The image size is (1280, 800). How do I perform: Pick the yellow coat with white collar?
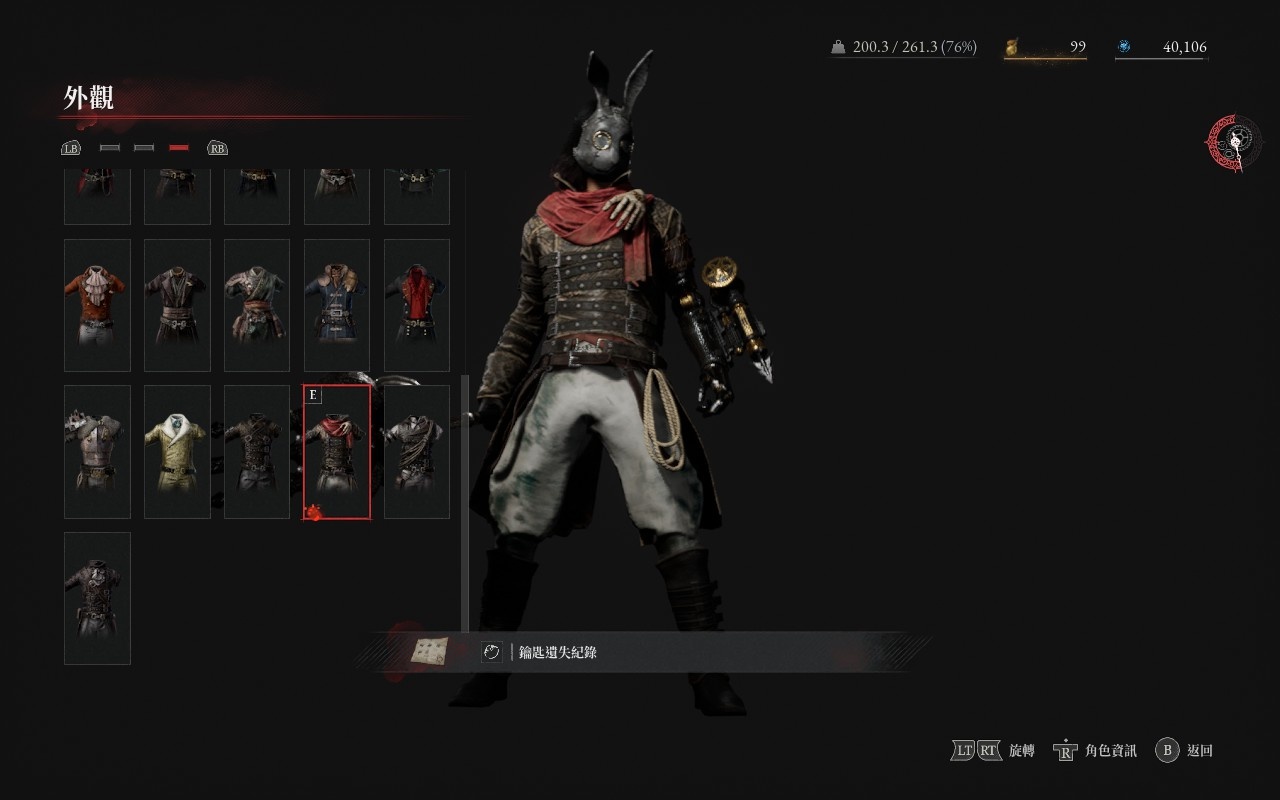pos(177,452)
